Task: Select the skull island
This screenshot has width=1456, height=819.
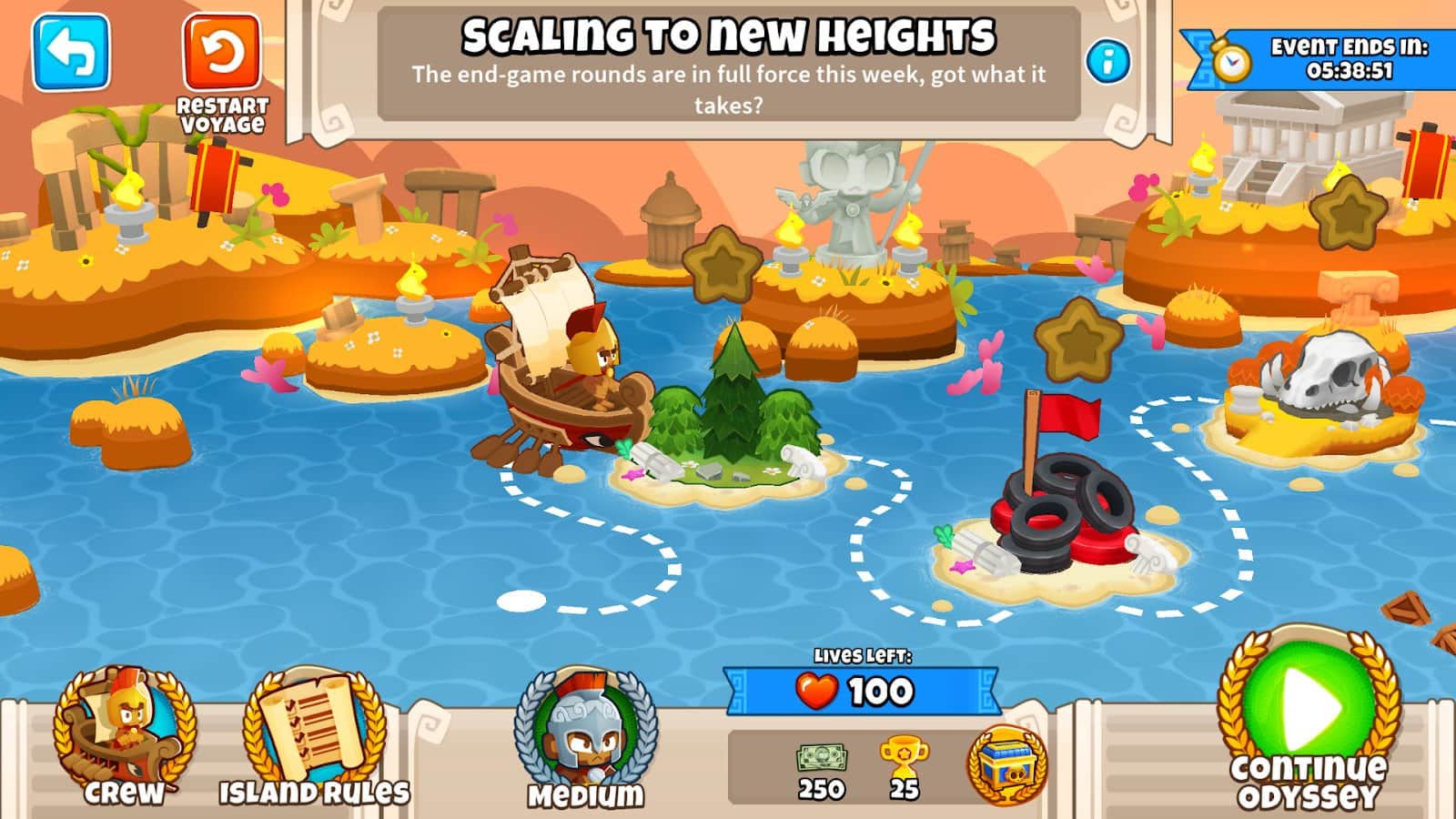Action: (x=1319, y=391)
